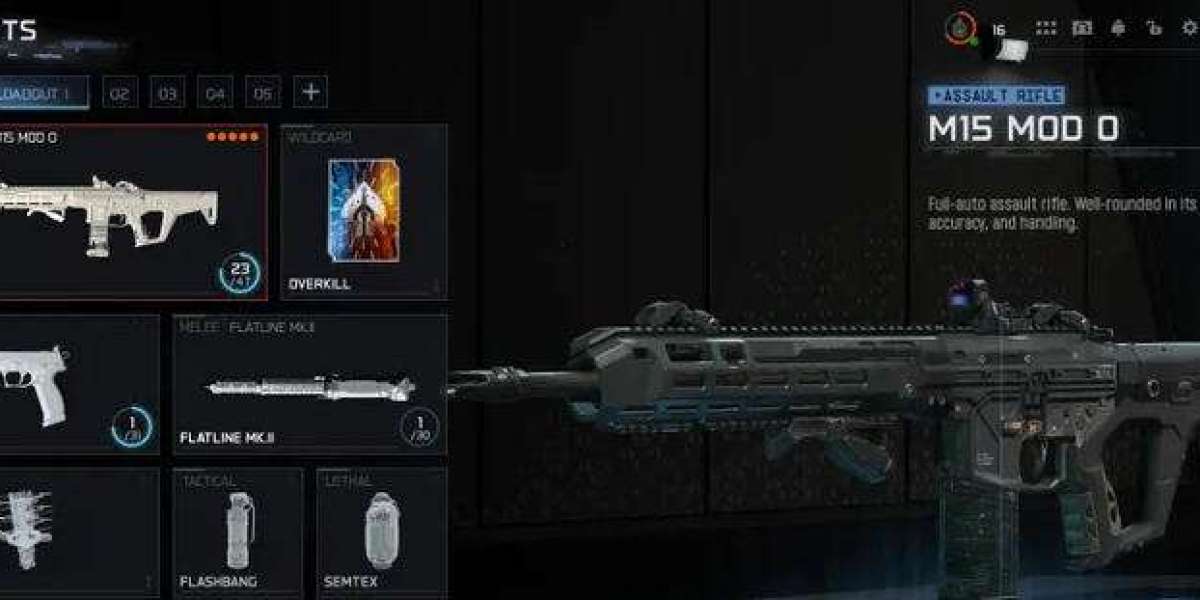This screenshot has width=1200, height=600.
Task: Open the notifications bell
Action: (1118, 28)
